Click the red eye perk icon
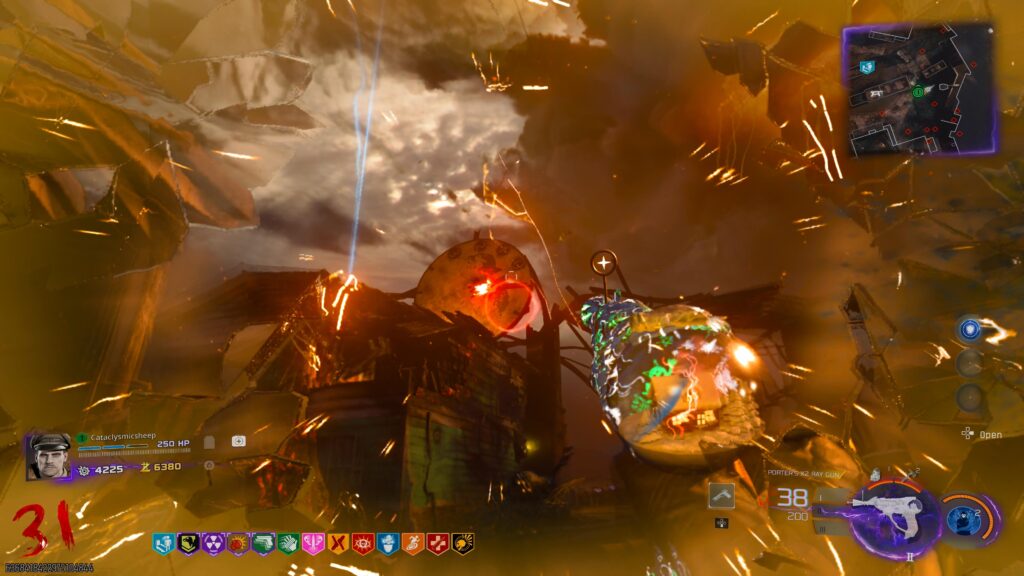This screenshot has height=576, width=1024. point(362,543)
